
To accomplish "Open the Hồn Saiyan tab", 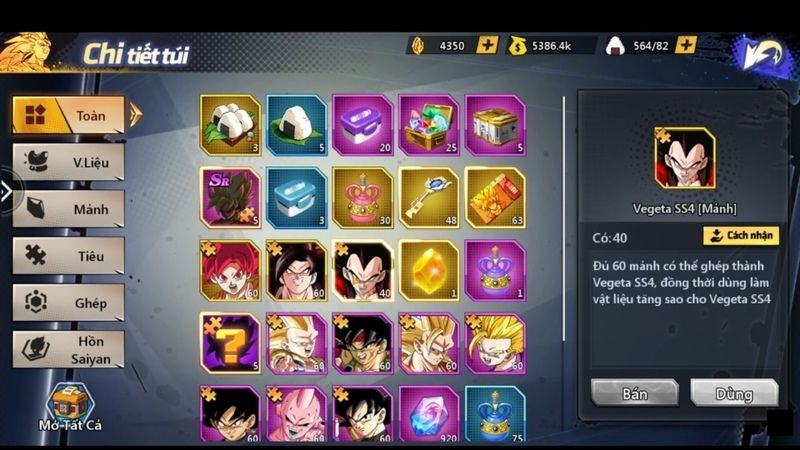I will (69, 349).
